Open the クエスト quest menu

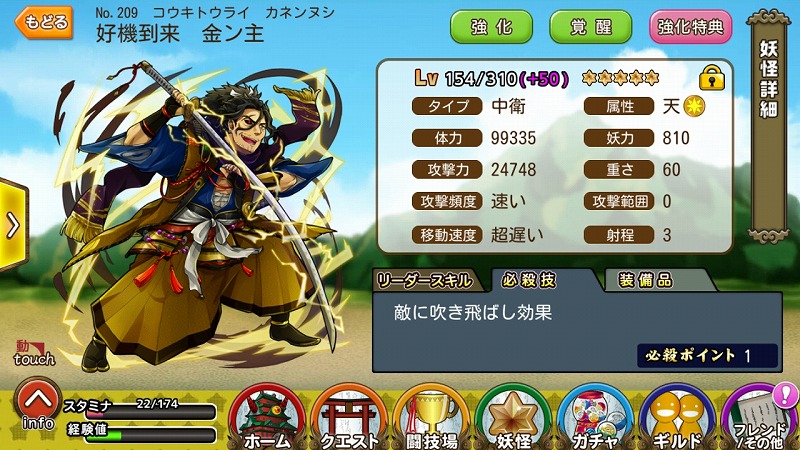coord(349,417)
